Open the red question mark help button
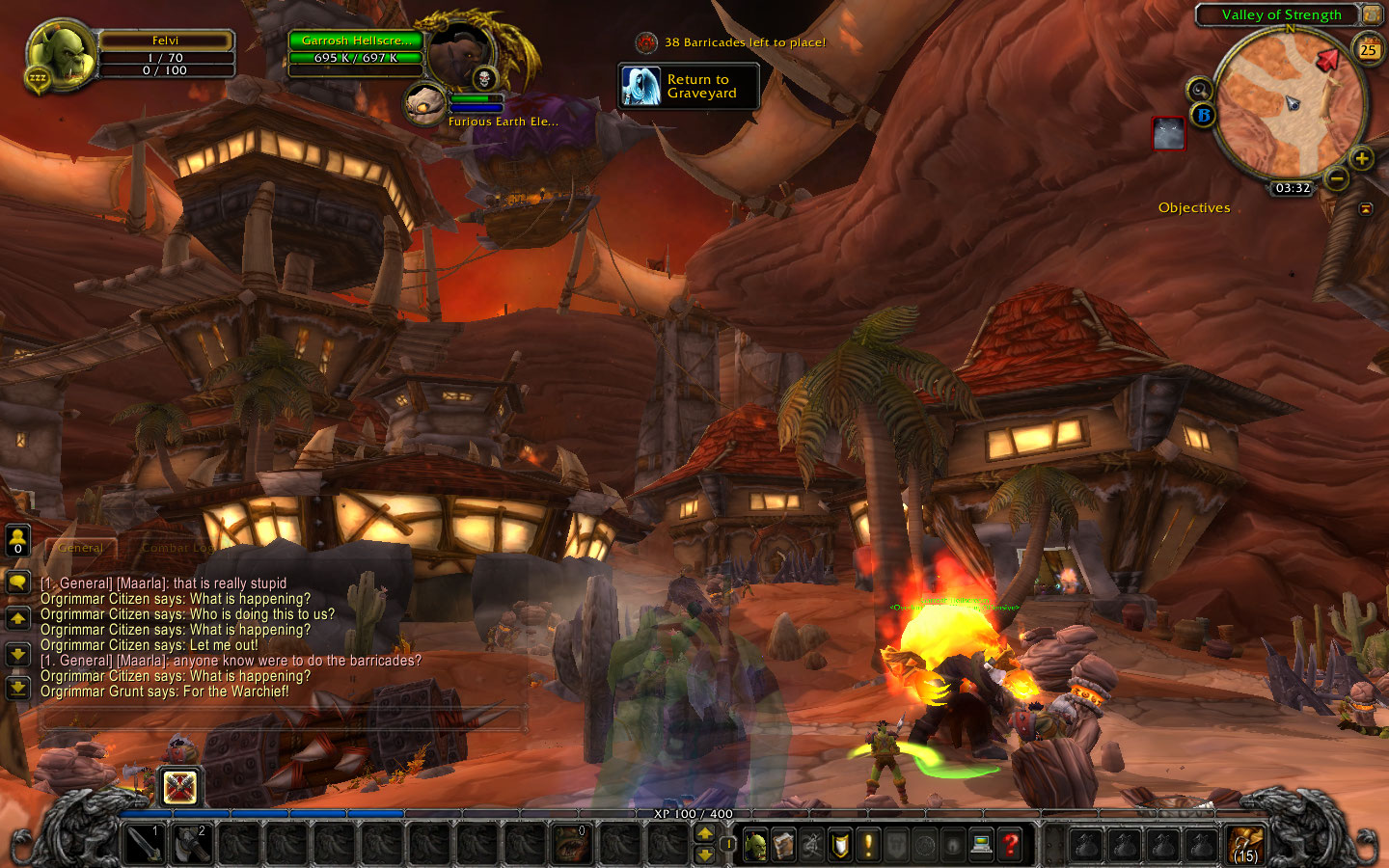Viewport: 1389px width, 868px height. [x=1010, y=846]
